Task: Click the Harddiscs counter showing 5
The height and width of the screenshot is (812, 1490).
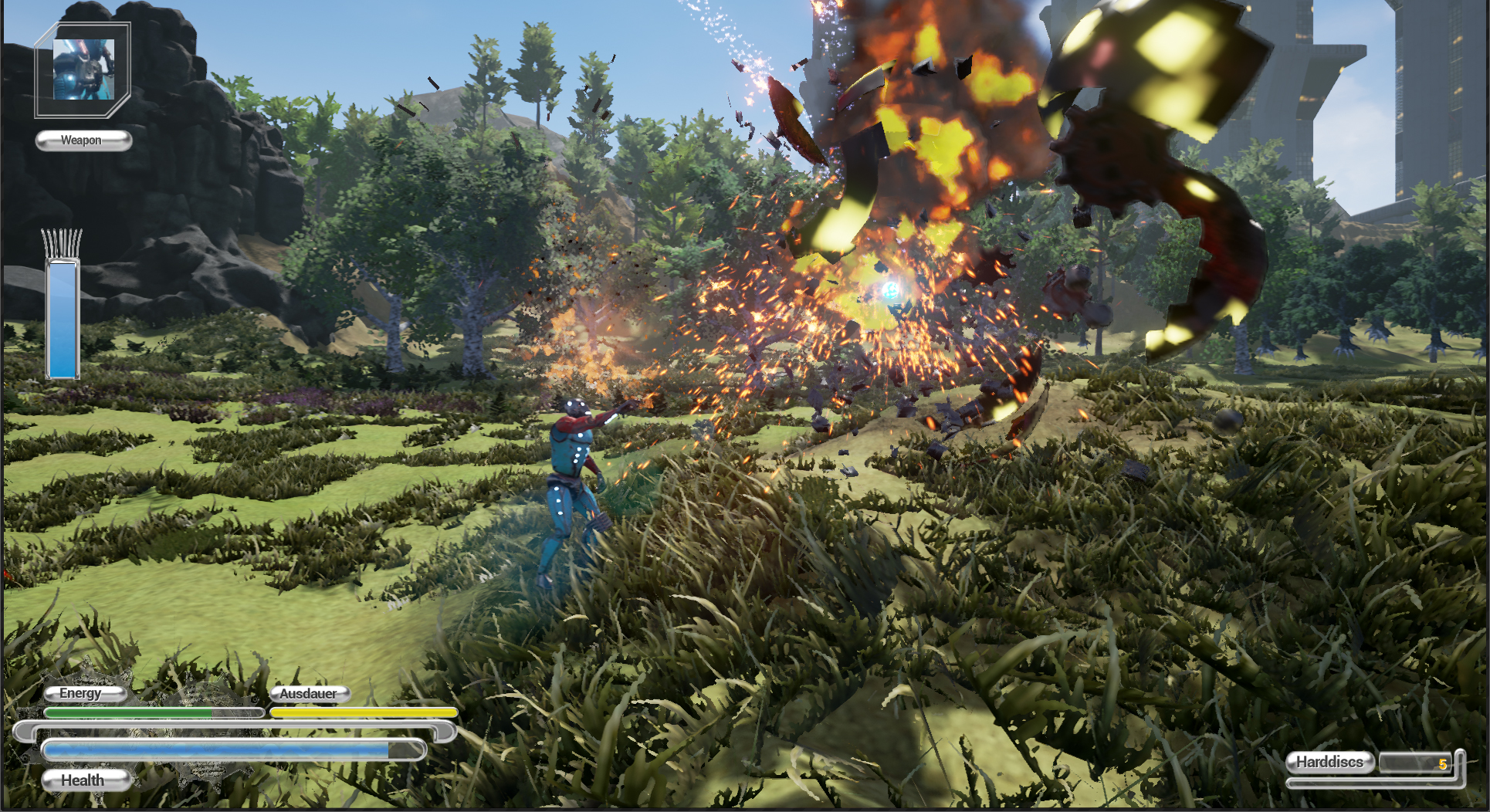Action: [x=1417, y=764]
